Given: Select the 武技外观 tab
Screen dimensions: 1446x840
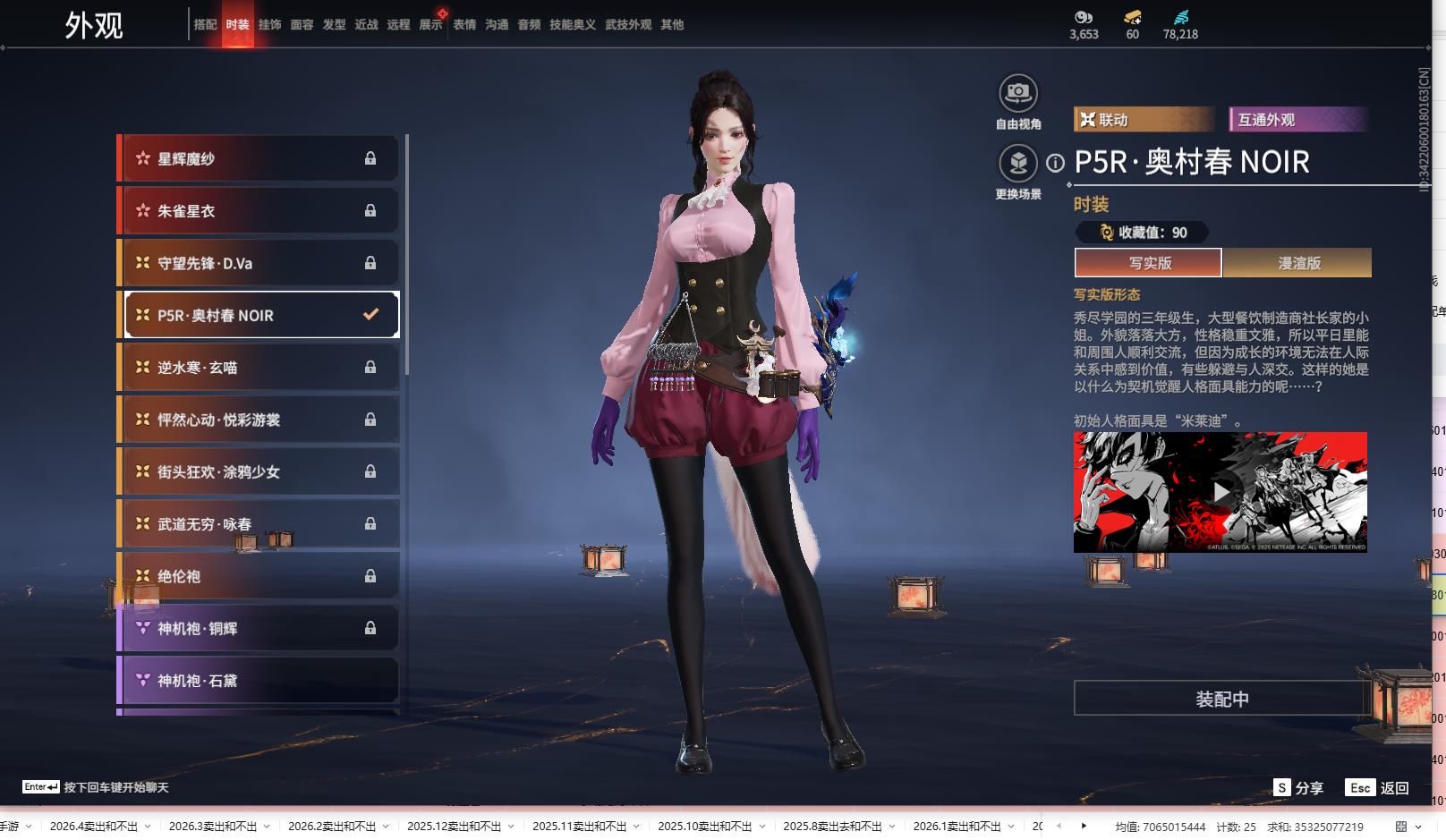Looking at the screenshot, I should point(627,25).
